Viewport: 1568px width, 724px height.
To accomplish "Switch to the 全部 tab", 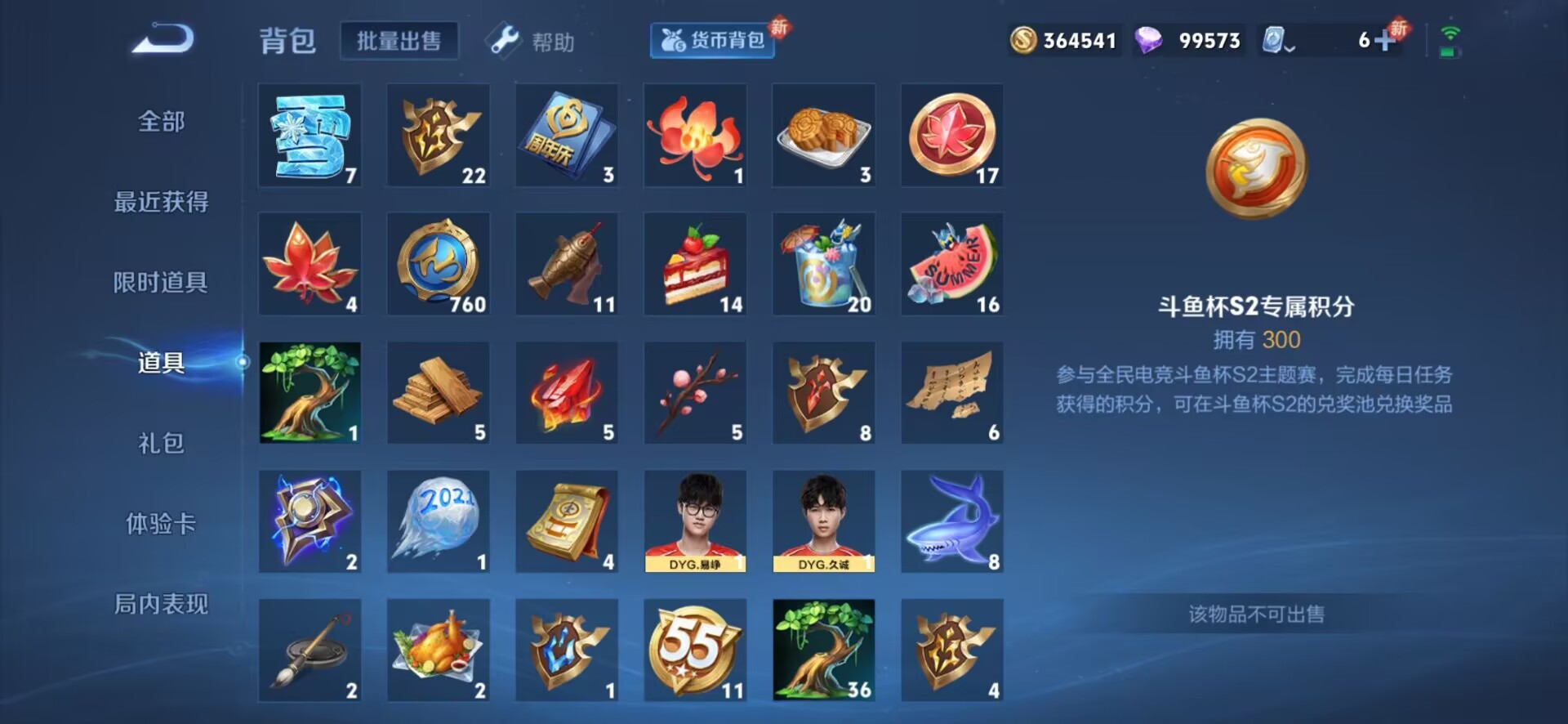I will (x=161, y=122).
